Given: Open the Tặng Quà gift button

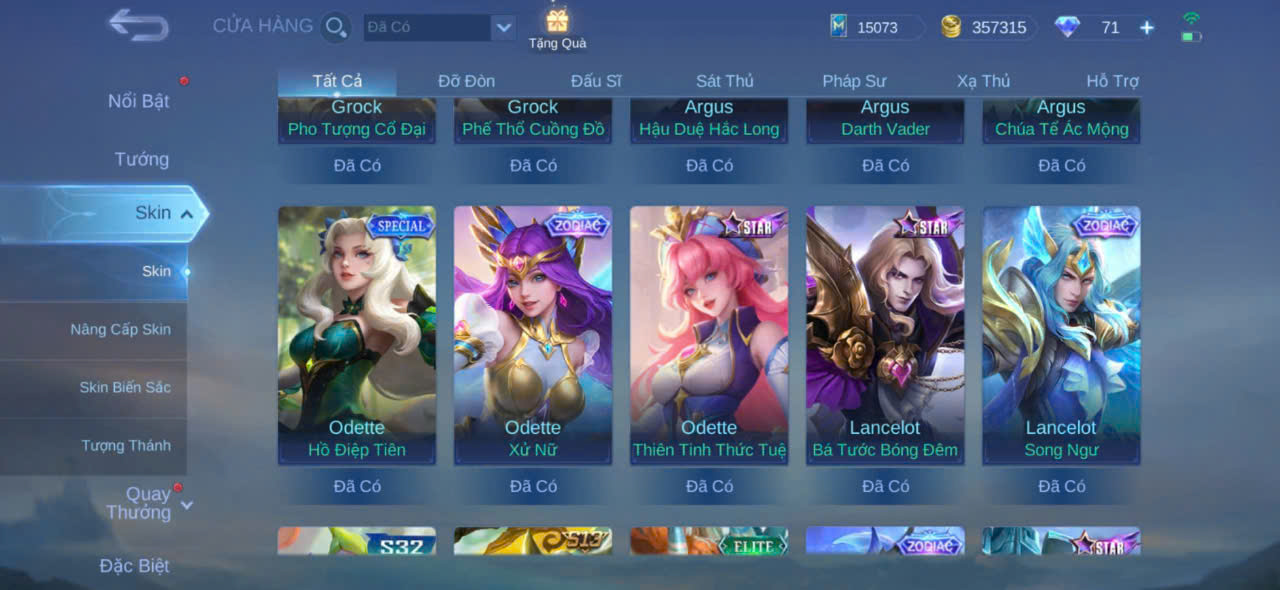Looking at the screenshot, I should tap(557, 28).
